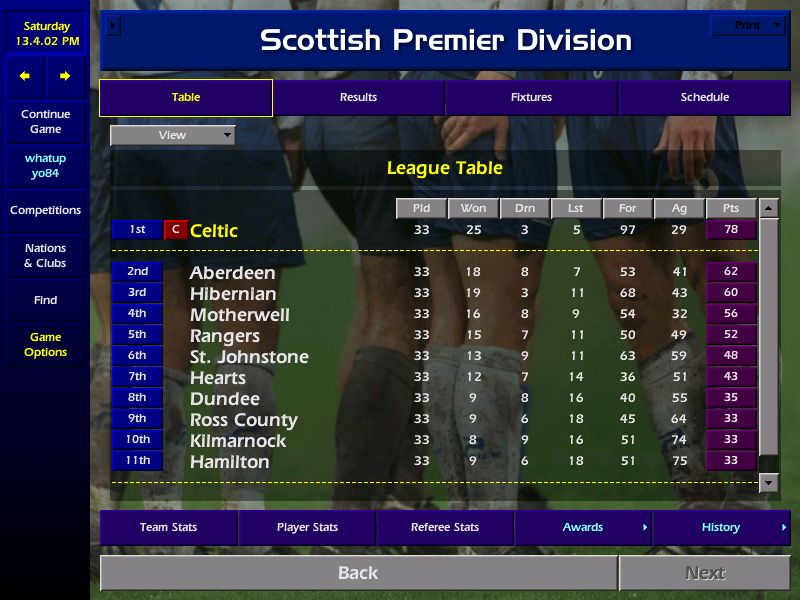Click the Continue Game button
The height and width of the screenshot is (600, 800).
[45, 122]
